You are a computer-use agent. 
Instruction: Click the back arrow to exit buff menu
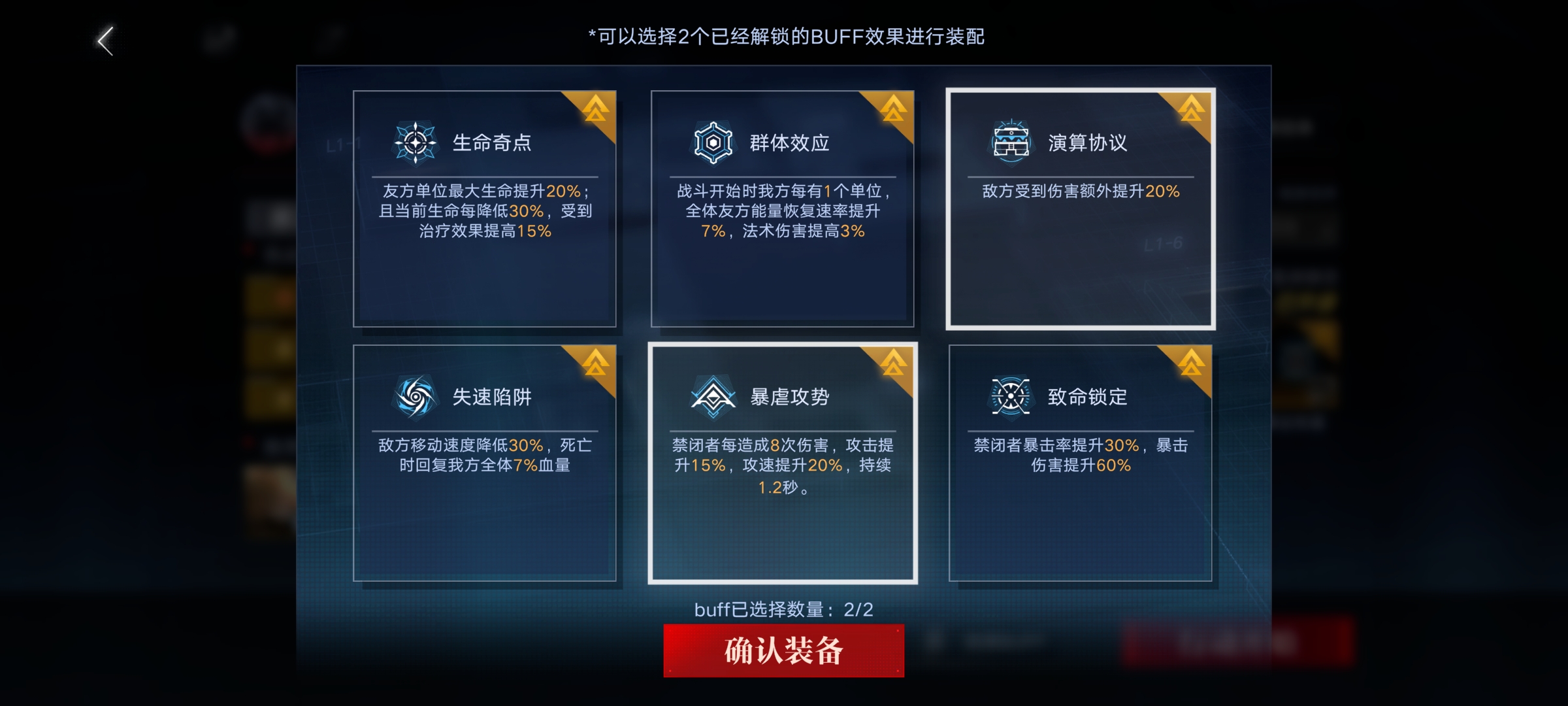[x=105, y=41]
